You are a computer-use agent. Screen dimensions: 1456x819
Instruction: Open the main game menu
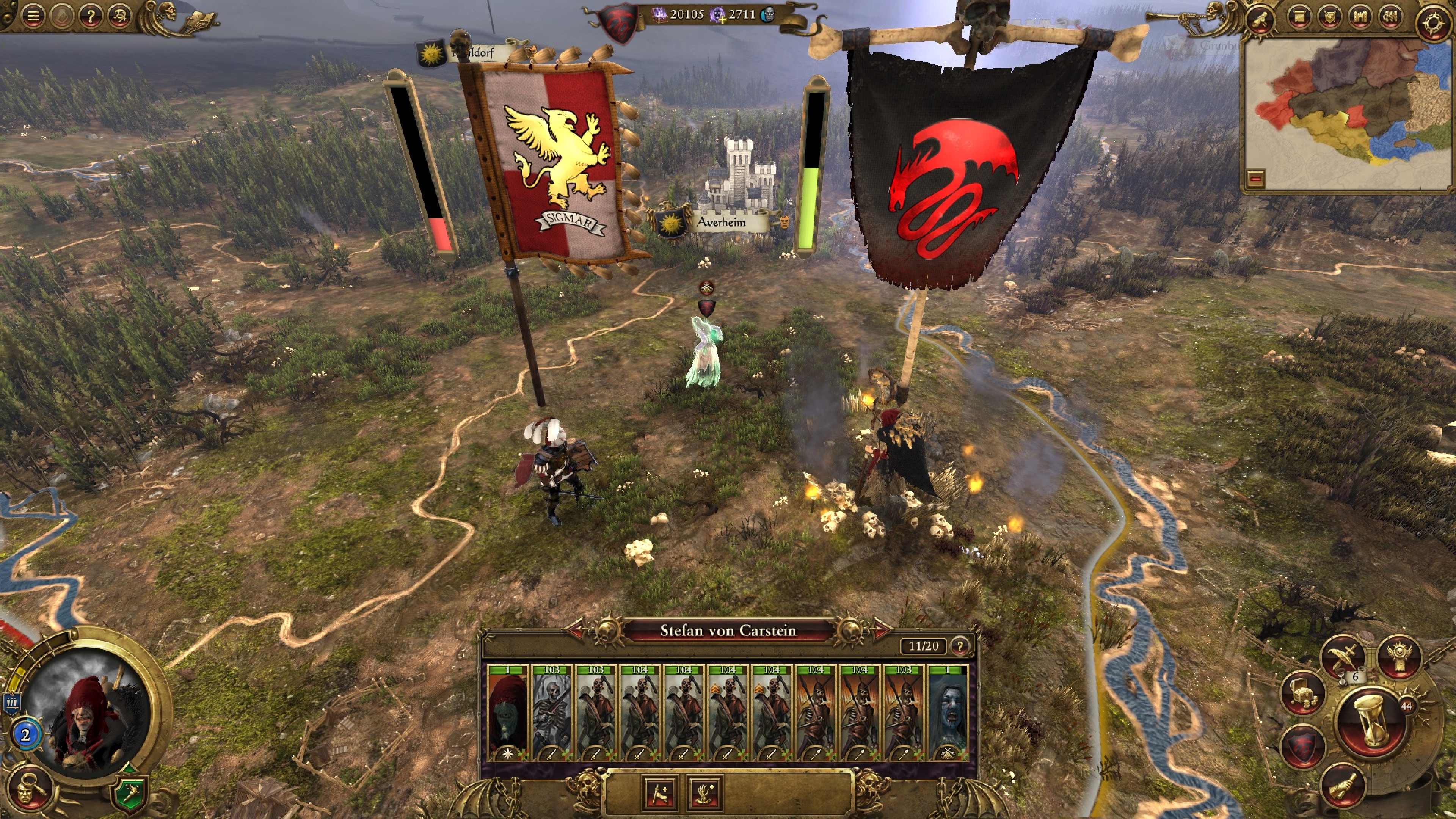[33, 16]
